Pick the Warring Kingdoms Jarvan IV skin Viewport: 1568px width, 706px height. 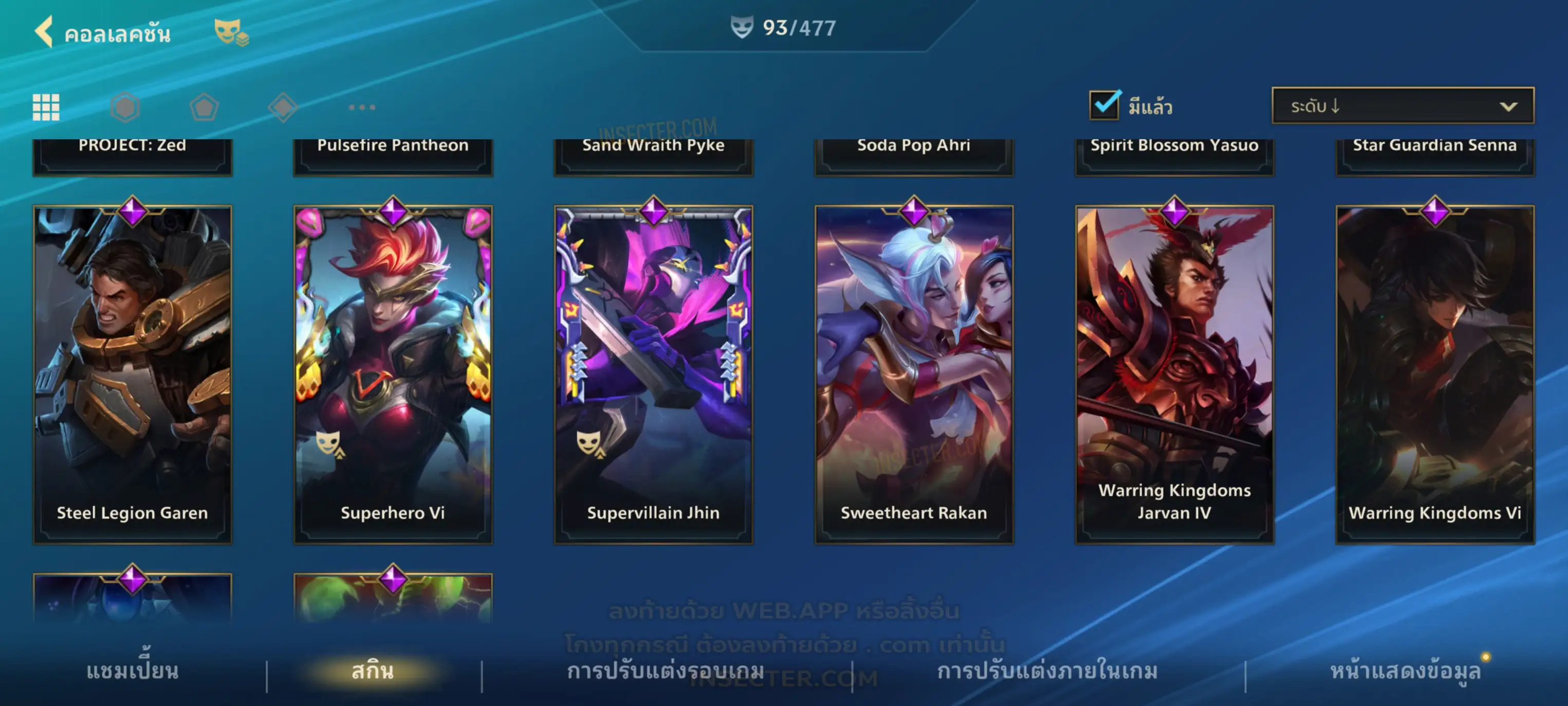click(x=1174, y=374)
